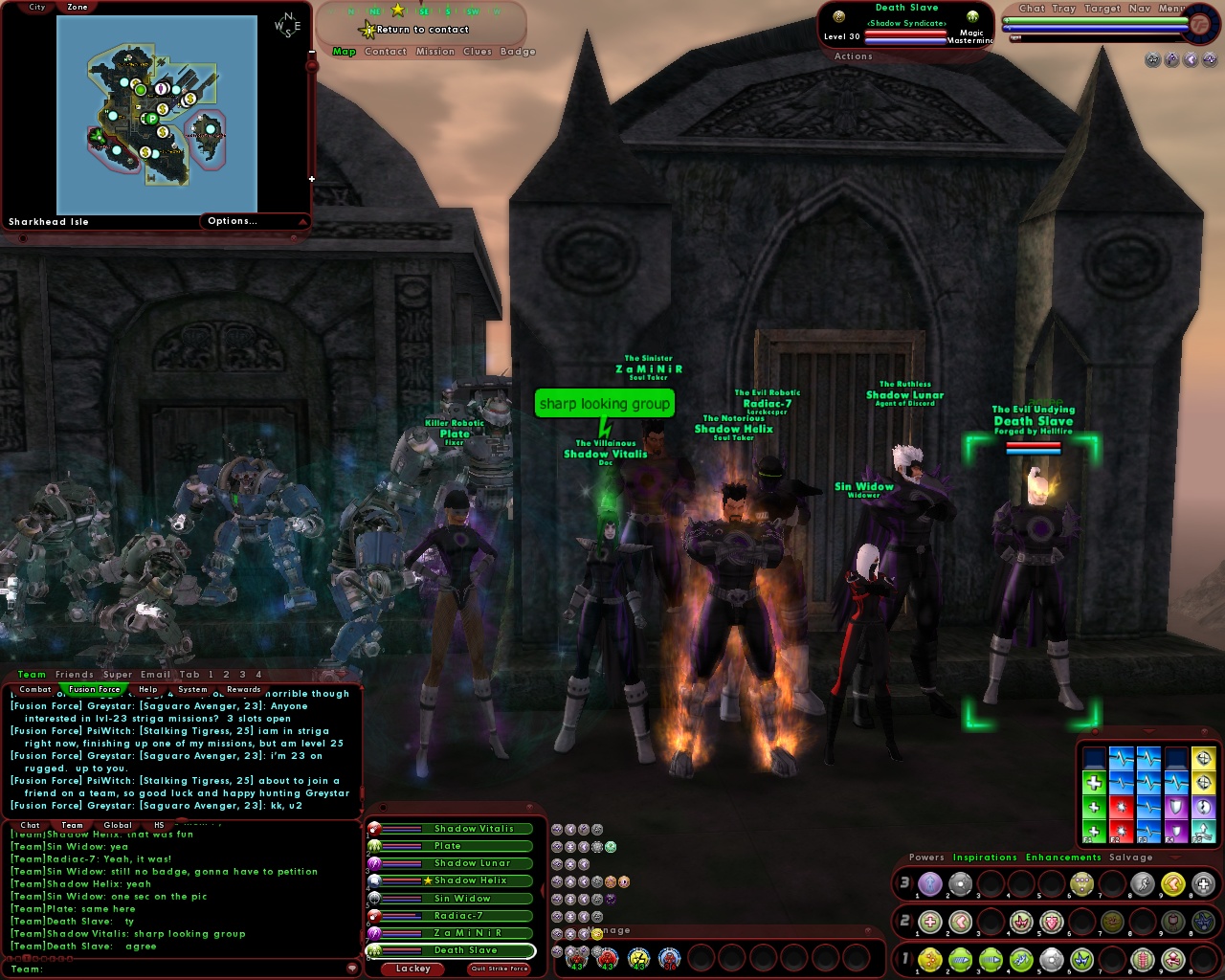The height and width of the screenshot is (980, 1225).
Task: Click the Lackey button in the team window
Action: tap(412, 969)
